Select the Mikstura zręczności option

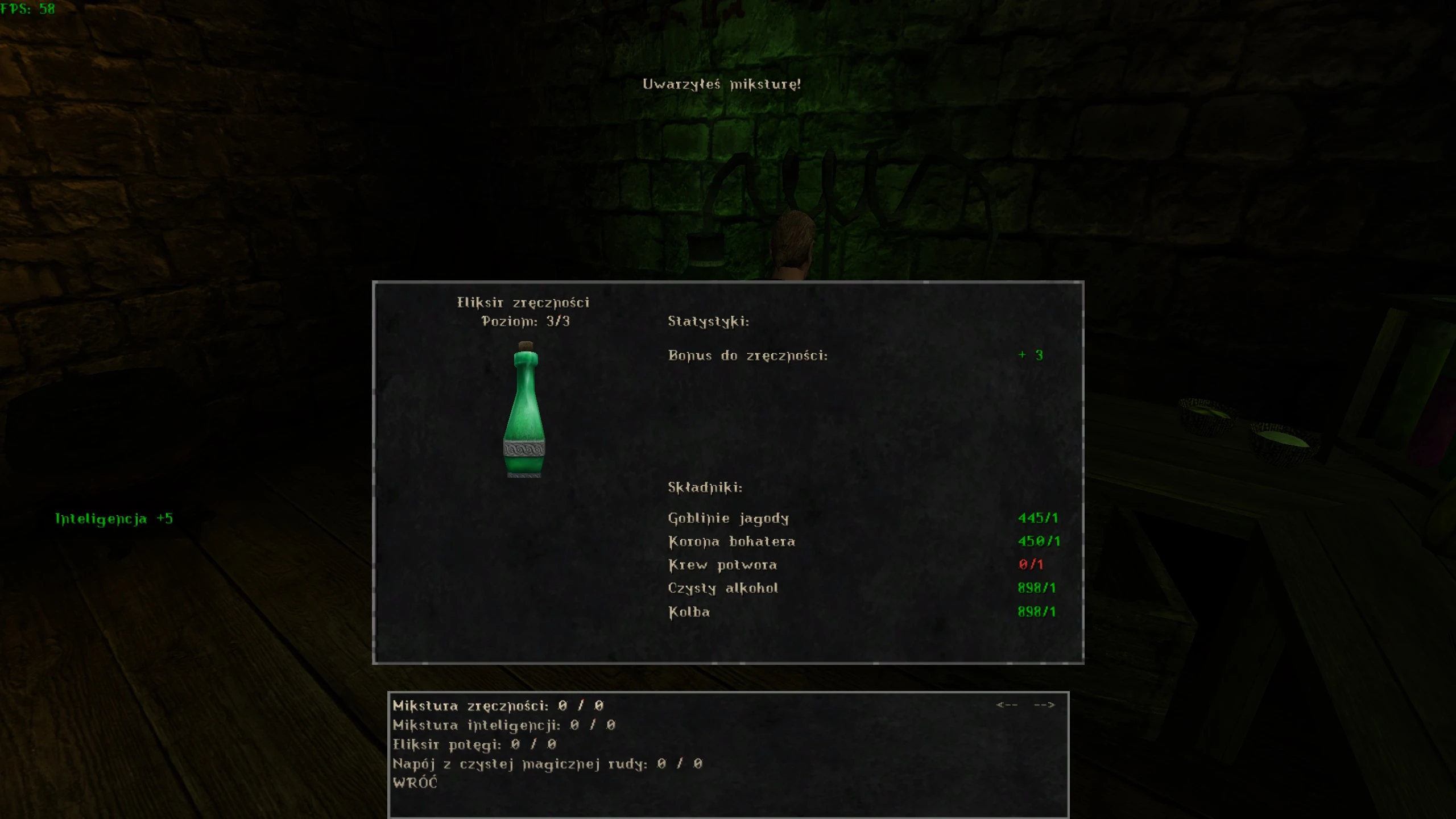(498, 706)
